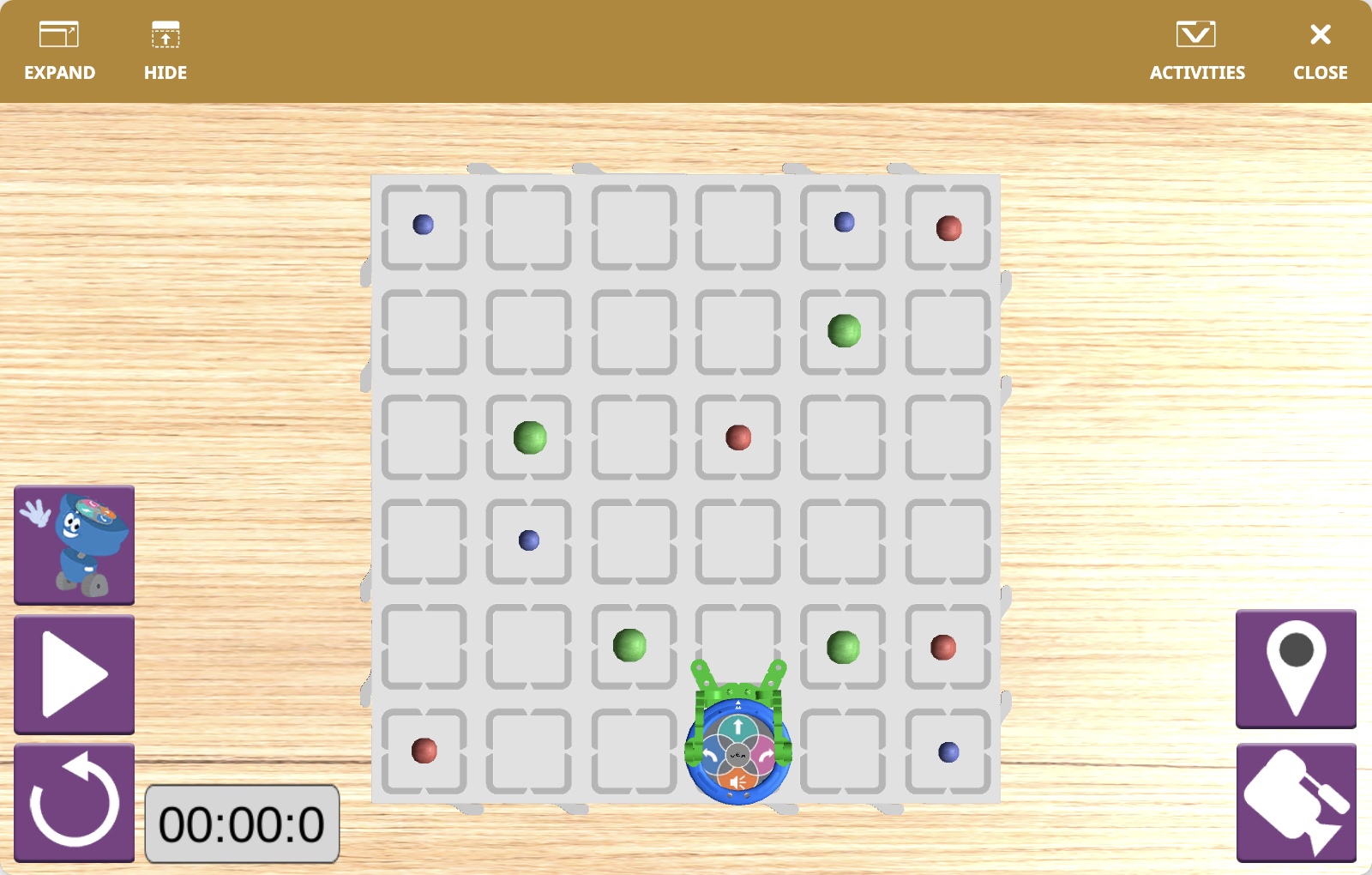Select the location pin placement tool
The height and width of the screenshot is (875, 1372).
tap(1296, 670)
